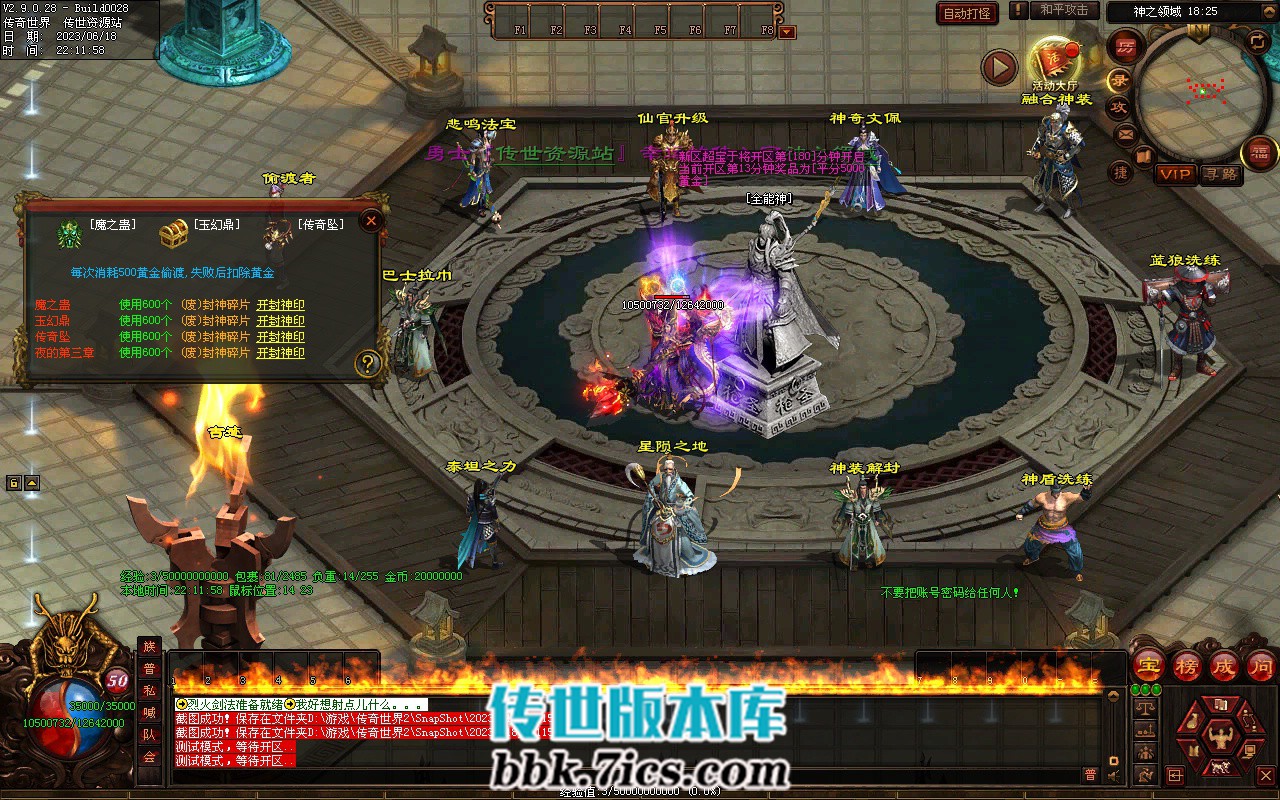The height and width of the screenshot is (800, 1280).
Task: Open the mail envelope icon
Action: (x=1126, y=133)
